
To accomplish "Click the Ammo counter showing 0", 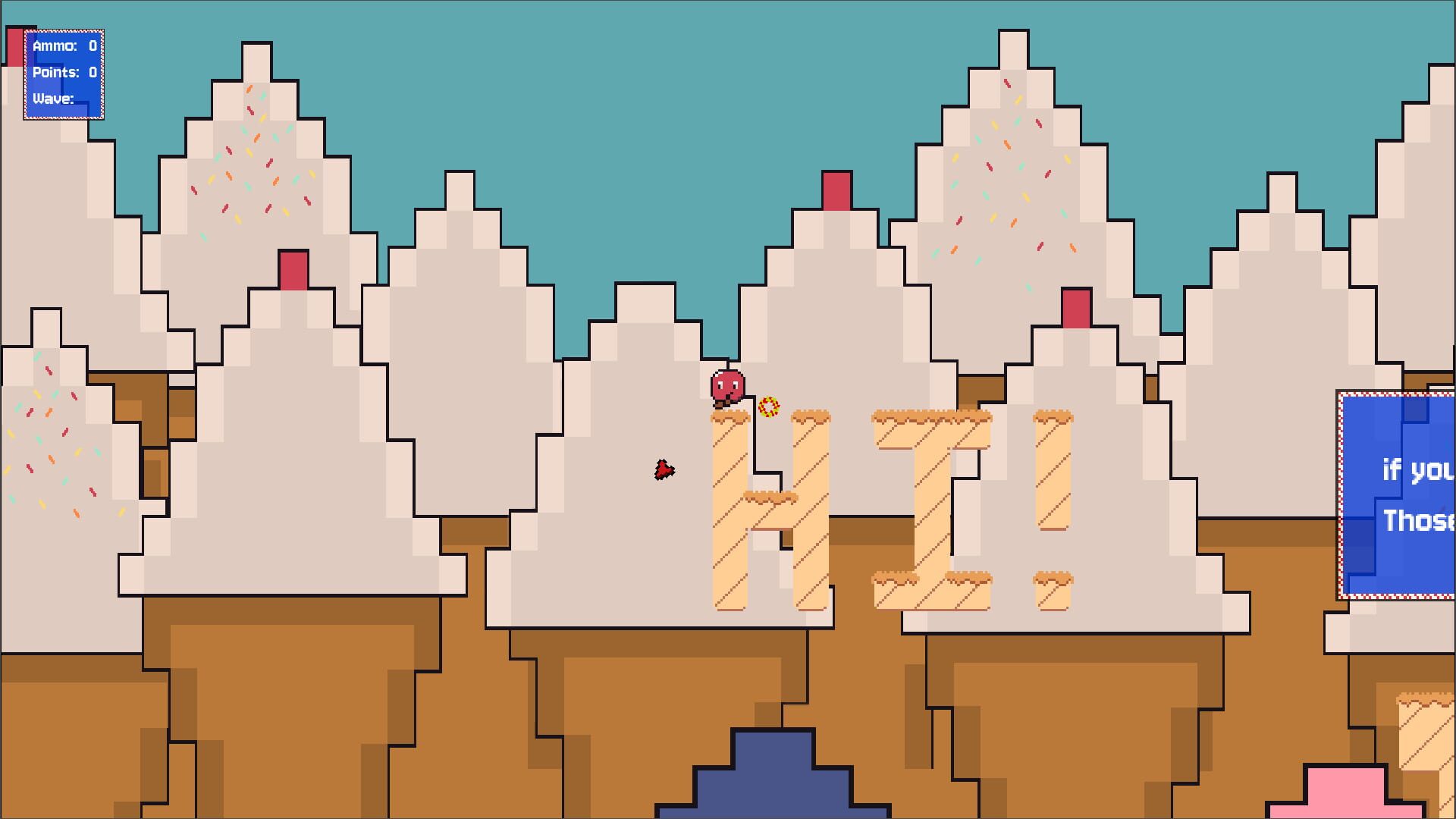I will [x=64, y=45].
